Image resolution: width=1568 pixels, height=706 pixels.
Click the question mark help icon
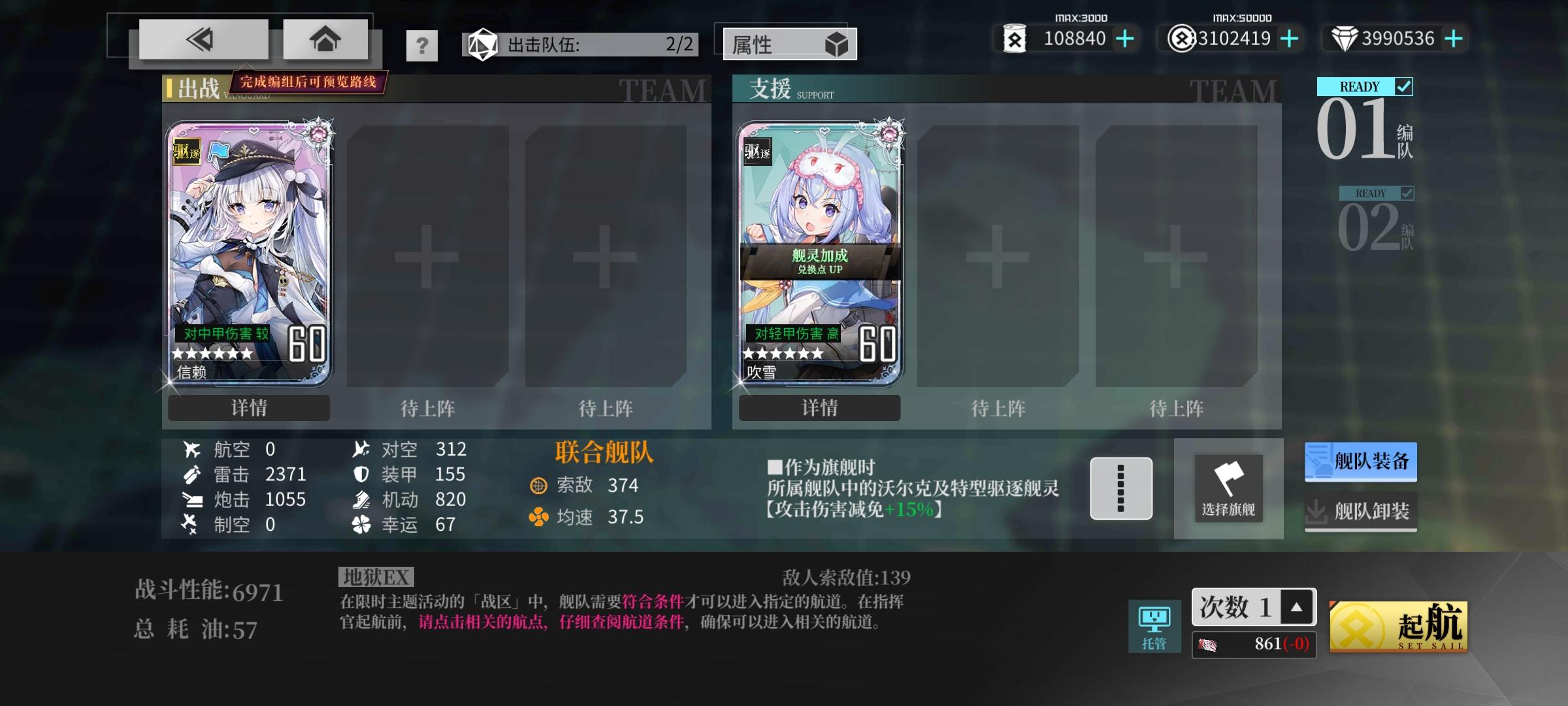[423, 44]
